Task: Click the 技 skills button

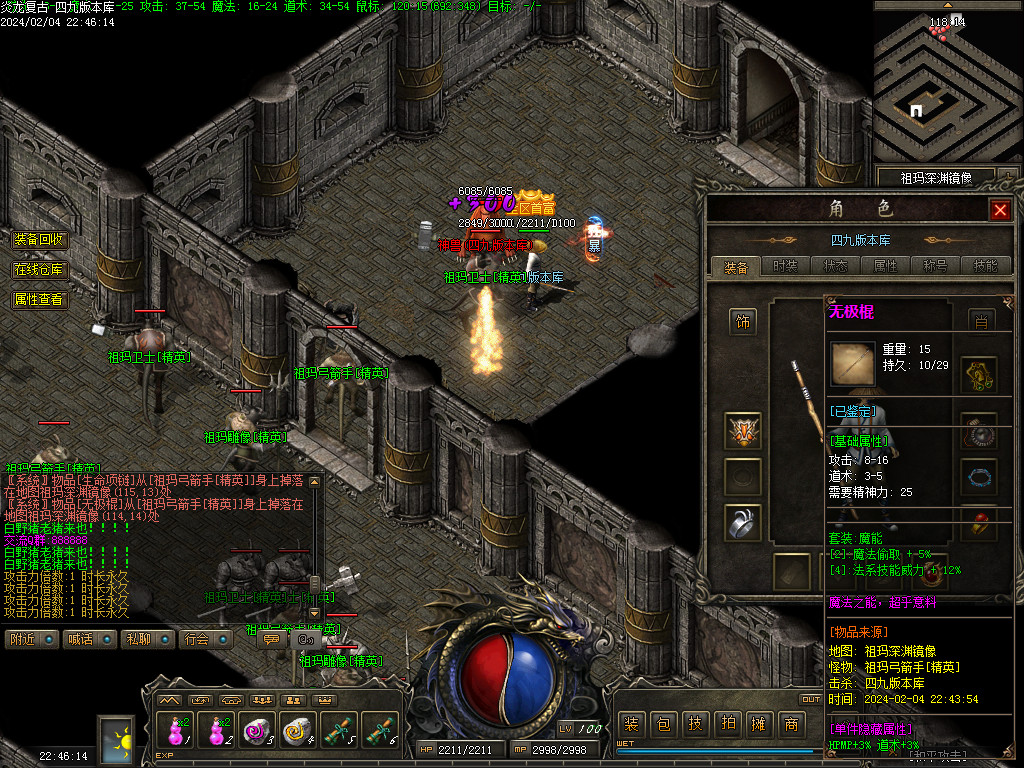Action: click(696, 724)
